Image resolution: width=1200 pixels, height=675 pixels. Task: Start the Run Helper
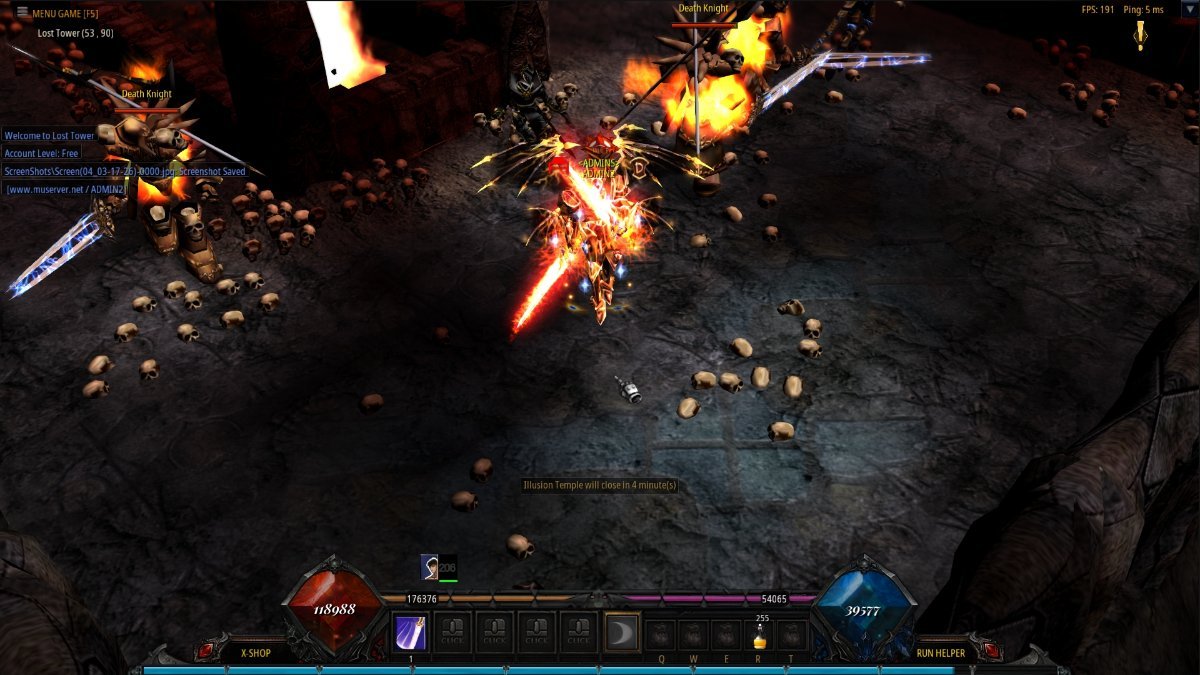[x=940, y=653]
